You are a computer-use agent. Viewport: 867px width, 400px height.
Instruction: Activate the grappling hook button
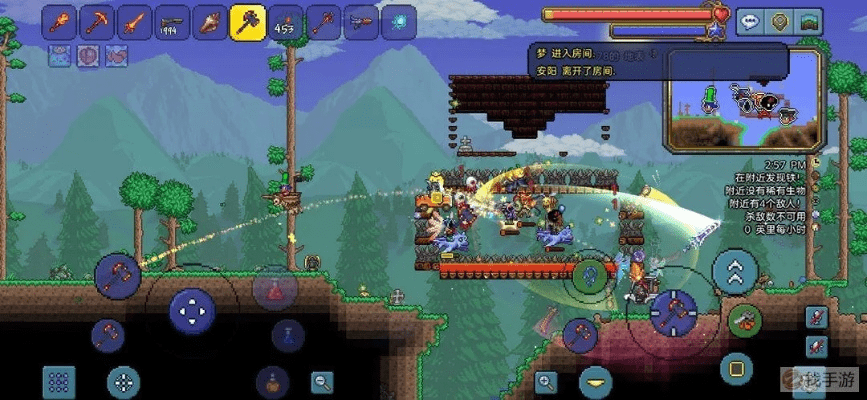743,321
